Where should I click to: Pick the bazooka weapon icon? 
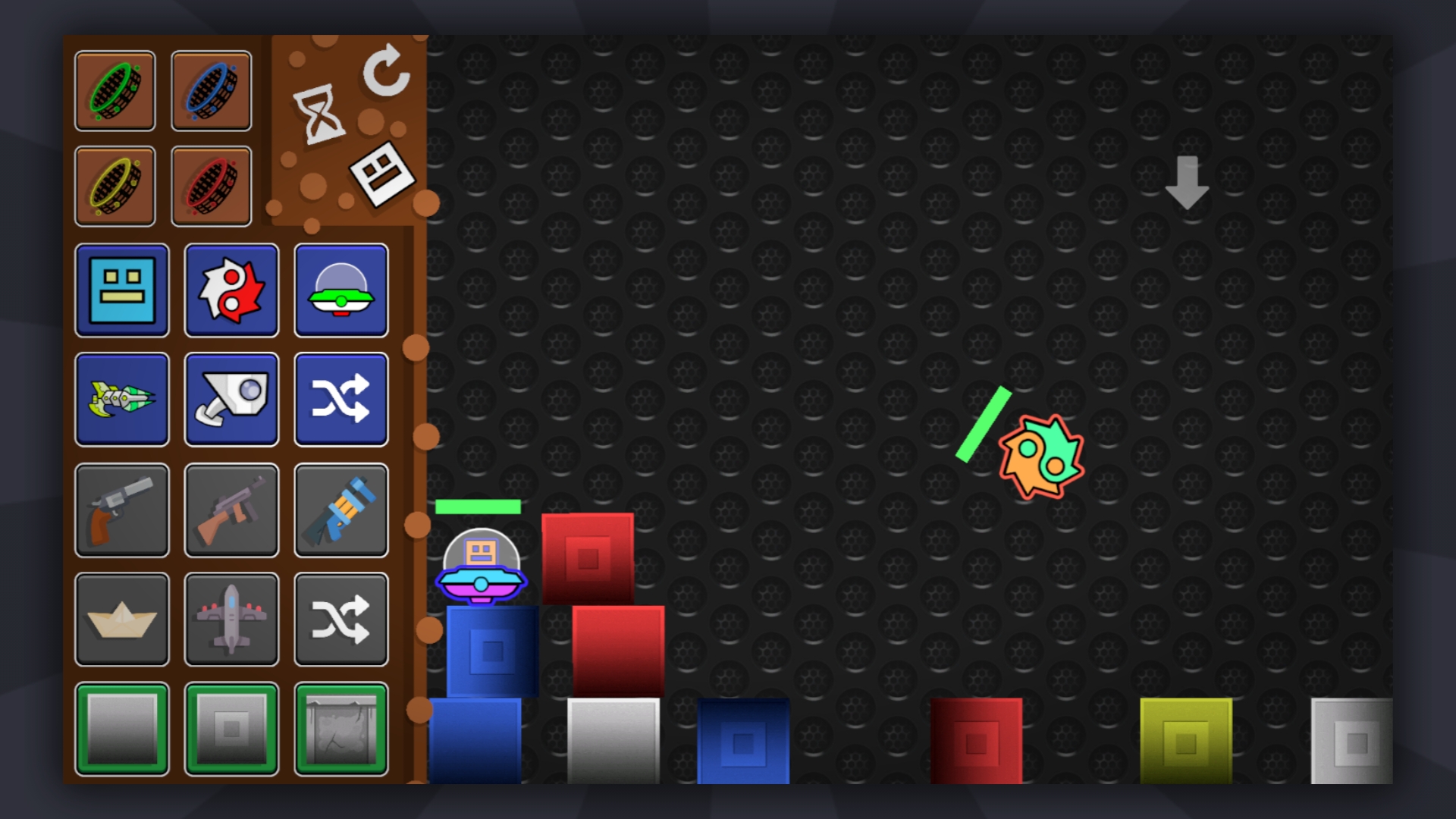(x=341, y=510)
